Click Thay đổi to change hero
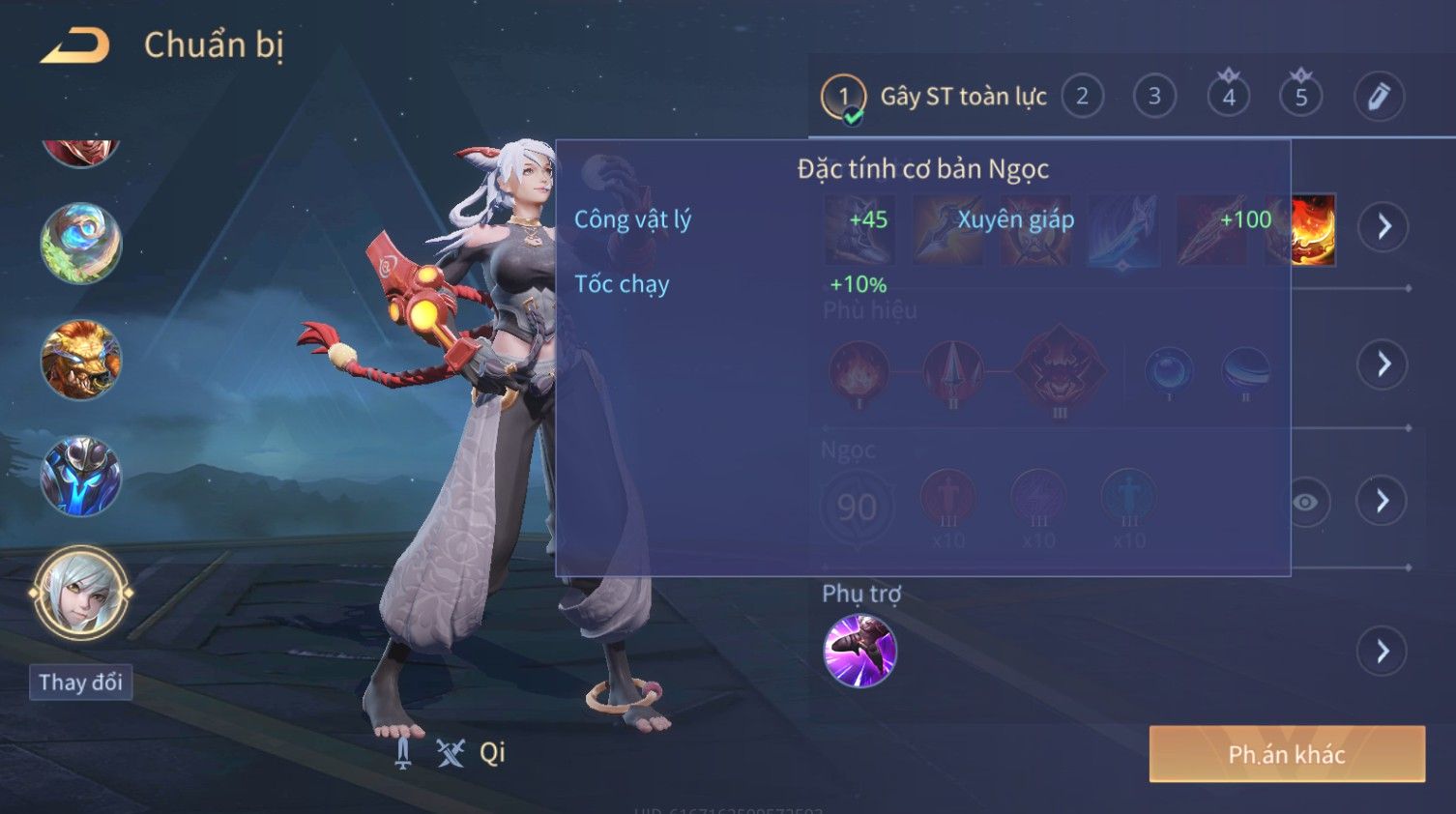Viewport: 1456px width, 814px height. pos(80,683)
